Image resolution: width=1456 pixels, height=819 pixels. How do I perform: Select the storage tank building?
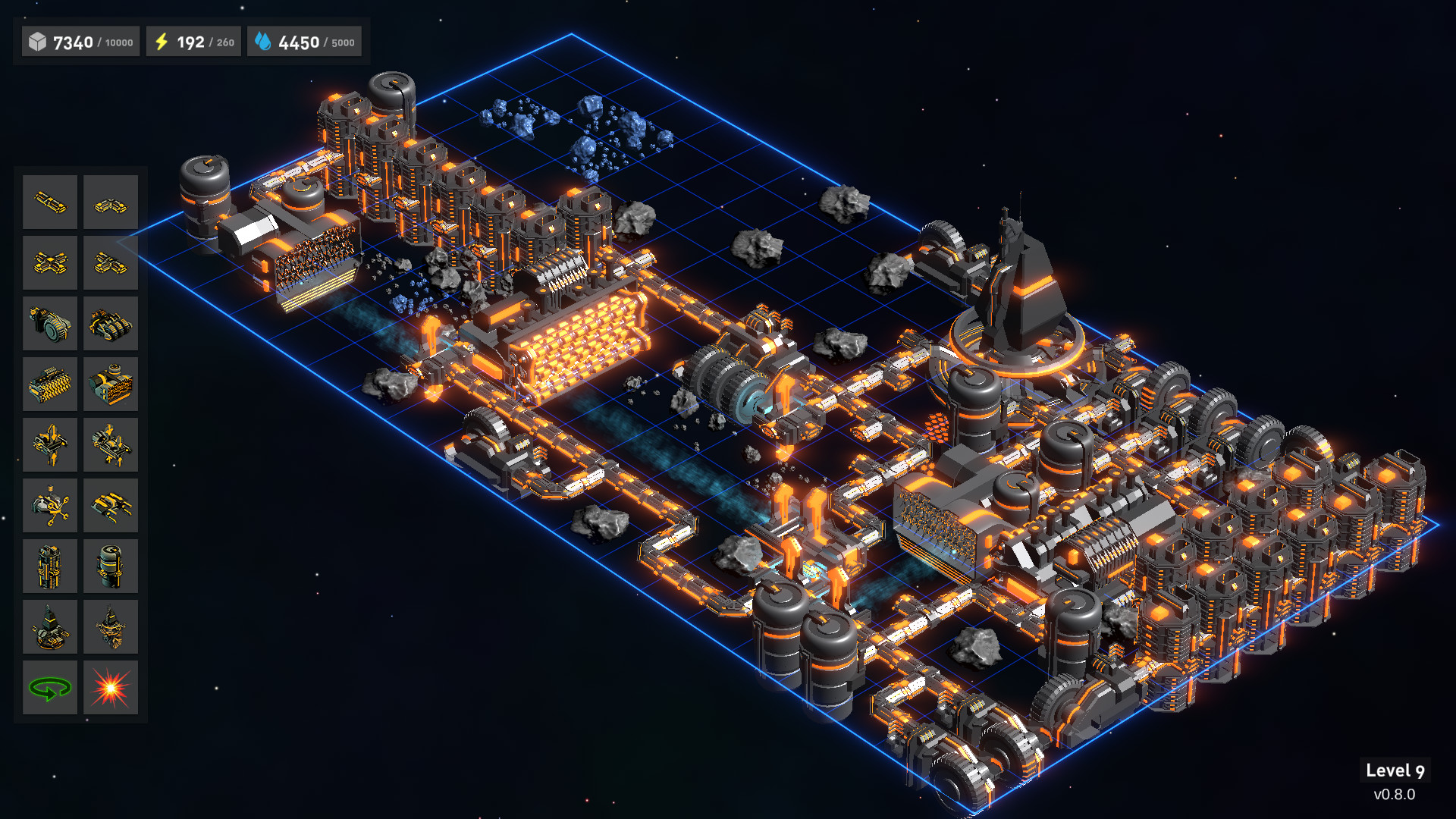coord(110,566)
